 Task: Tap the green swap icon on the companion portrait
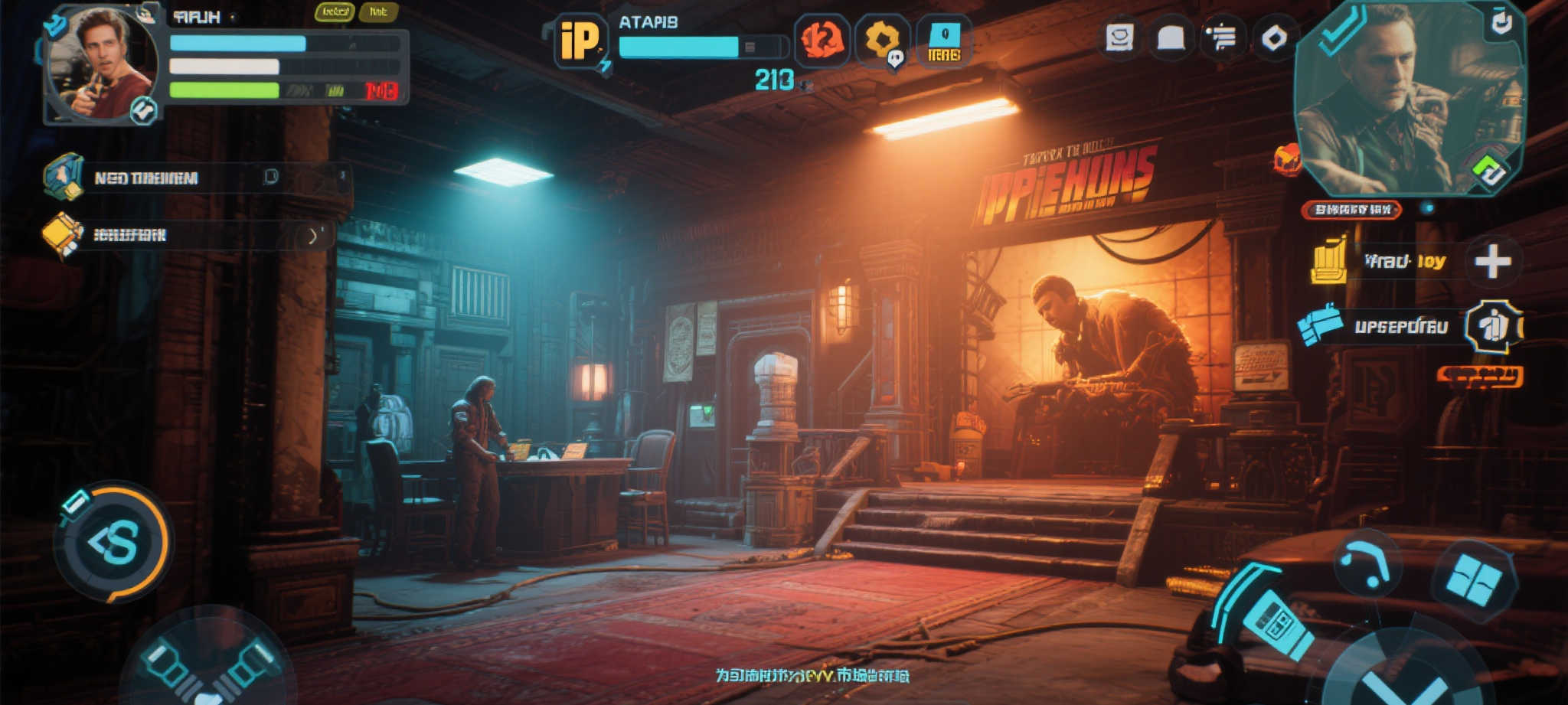coord(1488,171)
